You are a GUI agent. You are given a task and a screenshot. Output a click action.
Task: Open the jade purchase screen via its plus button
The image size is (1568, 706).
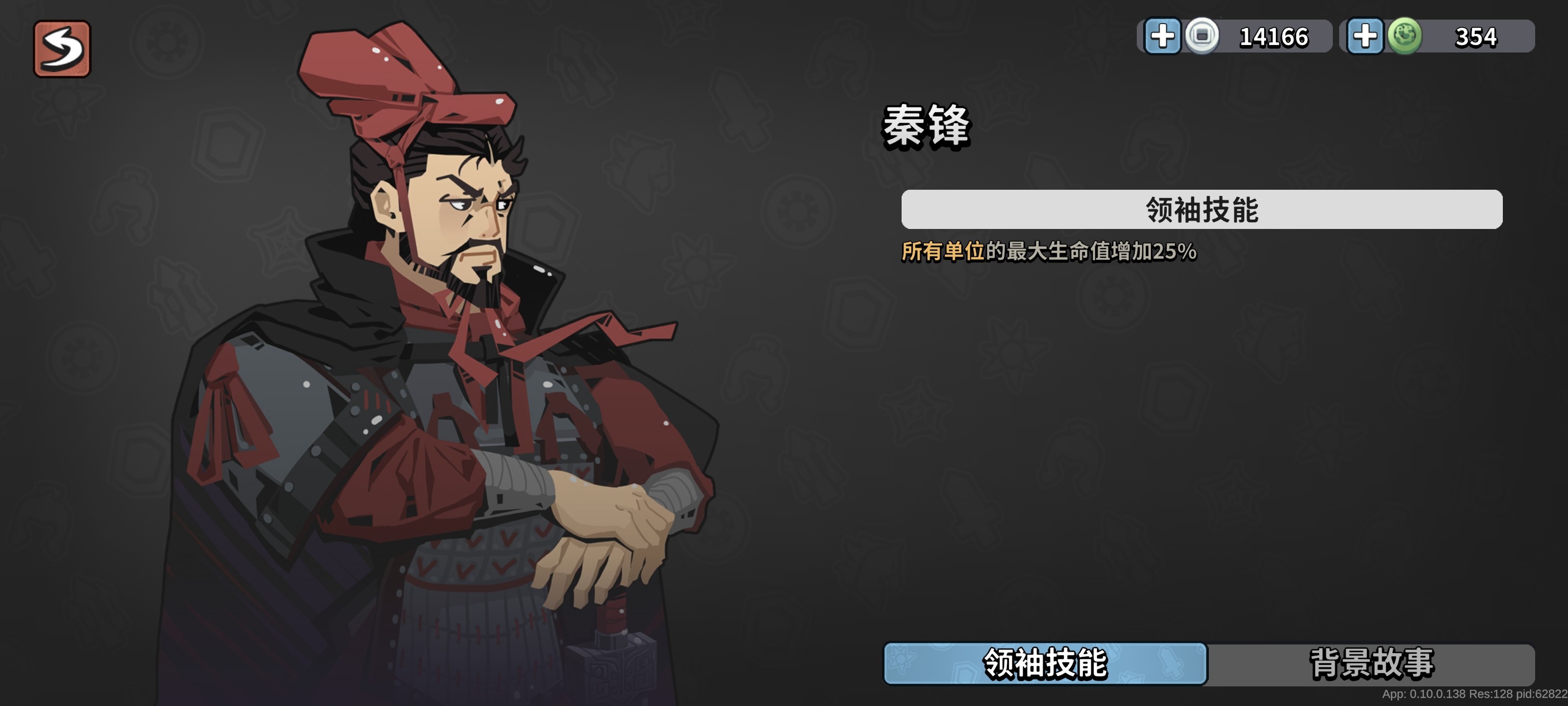click(1367, 37)
